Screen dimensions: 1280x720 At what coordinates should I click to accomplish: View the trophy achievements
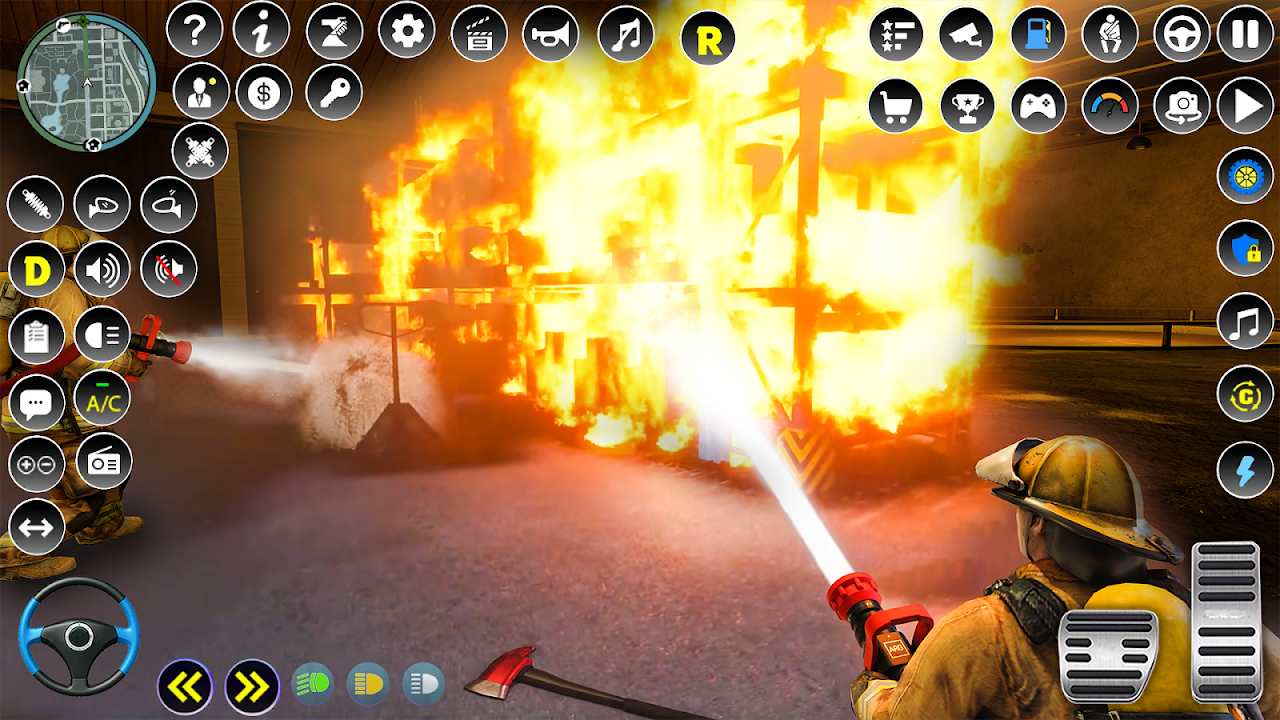[x=967, y=105]
